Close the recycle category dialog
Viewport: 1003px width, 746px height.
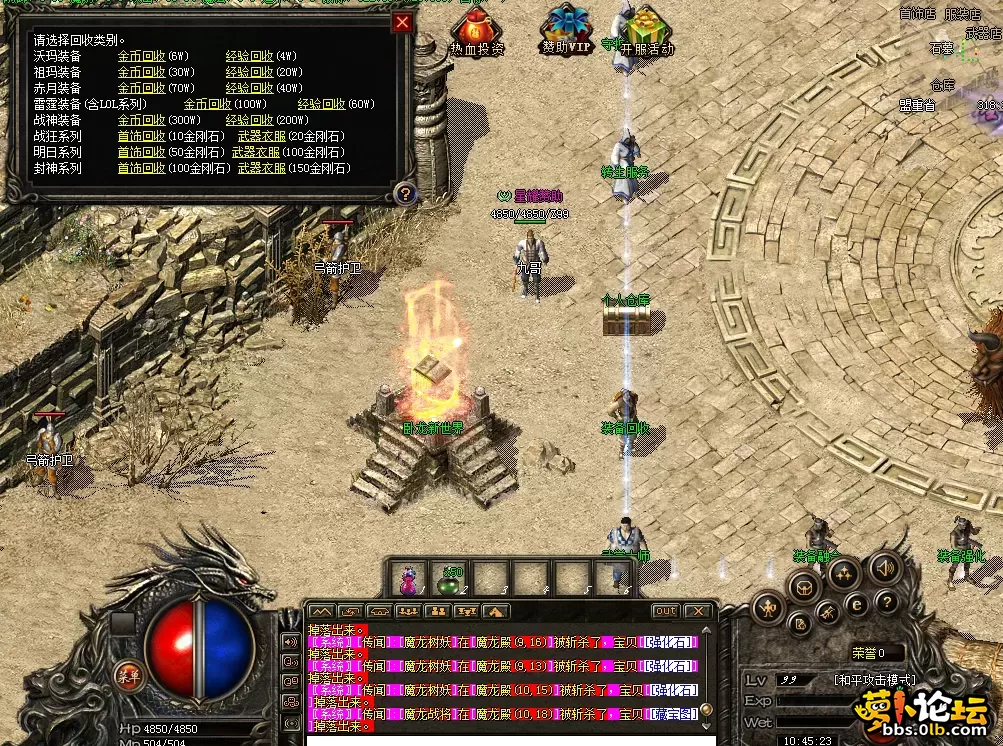[402, 23]
